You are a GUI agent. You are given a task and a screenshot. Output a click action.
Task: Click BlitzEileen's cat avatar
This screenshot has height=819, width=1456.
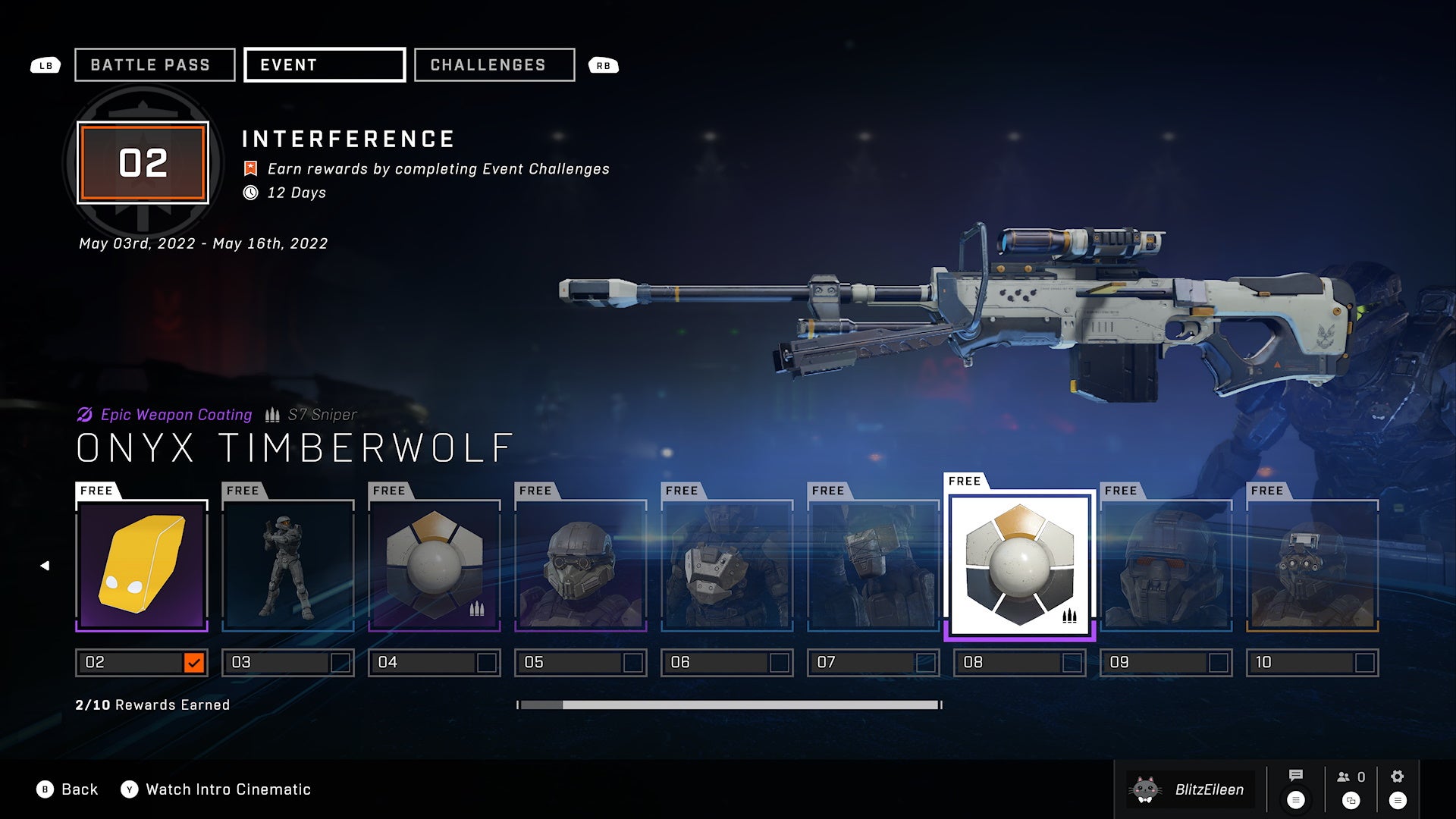pyautogui.click(x=1144, y=789)
